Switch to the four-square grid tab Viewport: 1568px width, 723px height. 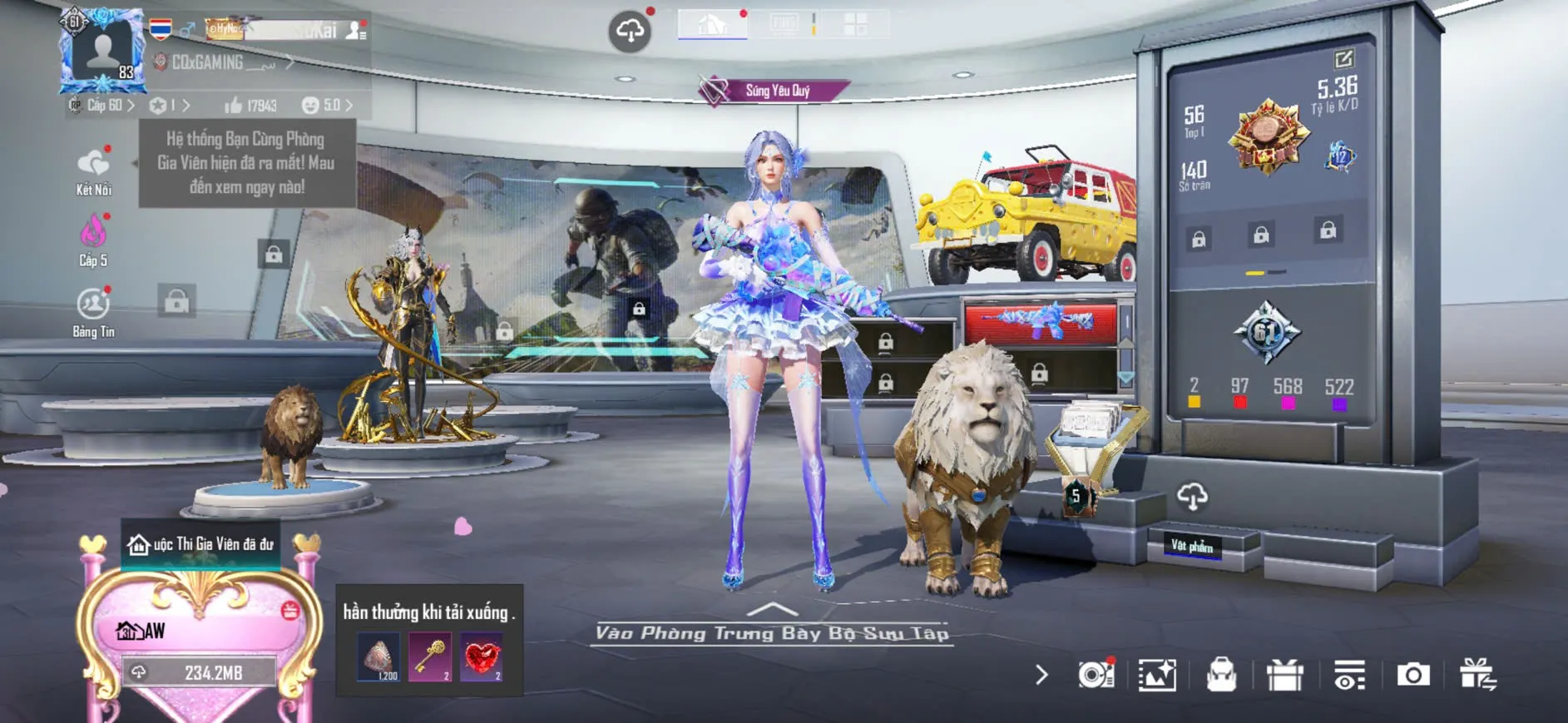click(855, 24)
